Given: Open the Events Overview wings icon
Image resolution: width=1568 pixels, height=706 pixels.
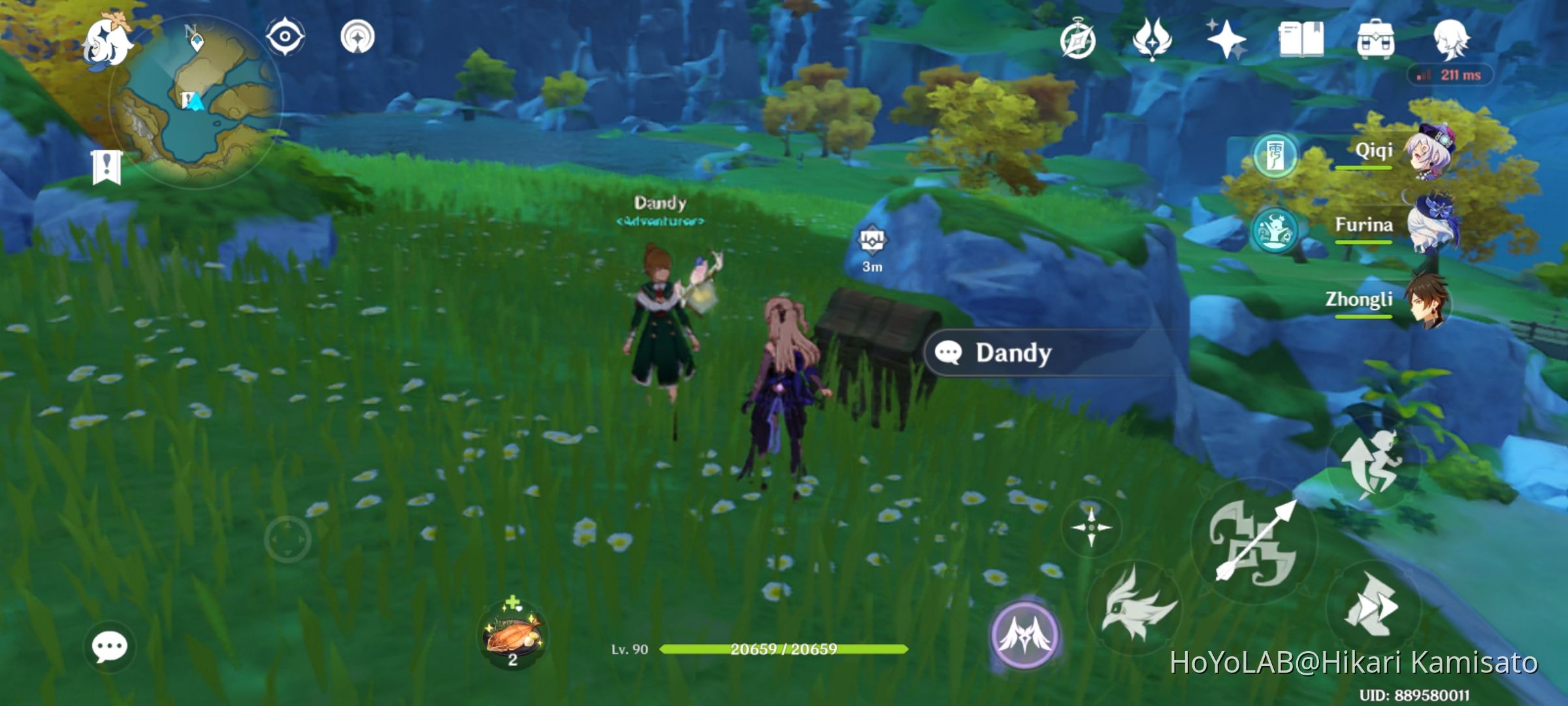Looking at the screenshot, I should [x=1153, y=41].
